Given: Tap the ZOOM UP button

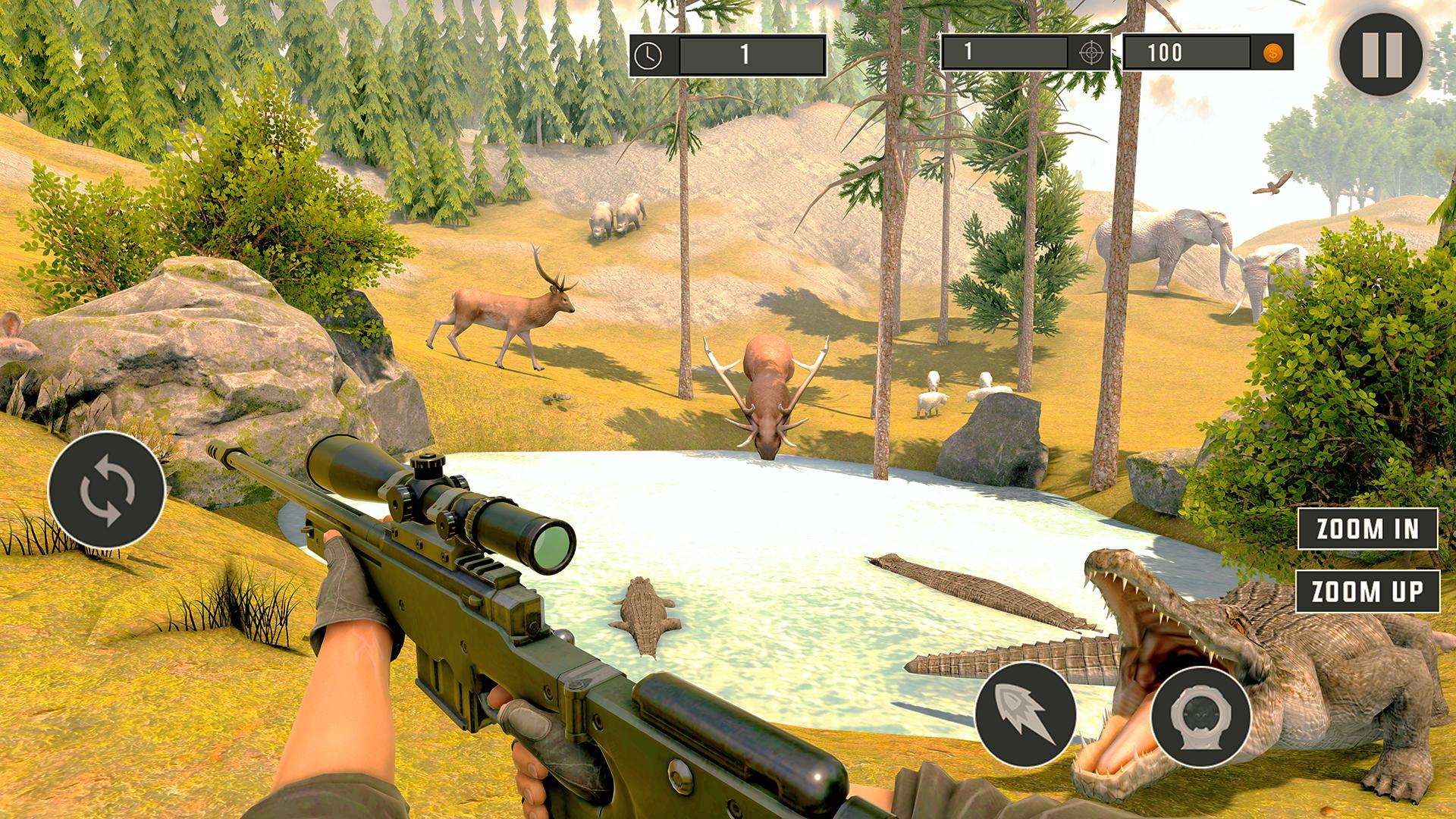Looking at the screenshot, I should tap(1367, 591).
